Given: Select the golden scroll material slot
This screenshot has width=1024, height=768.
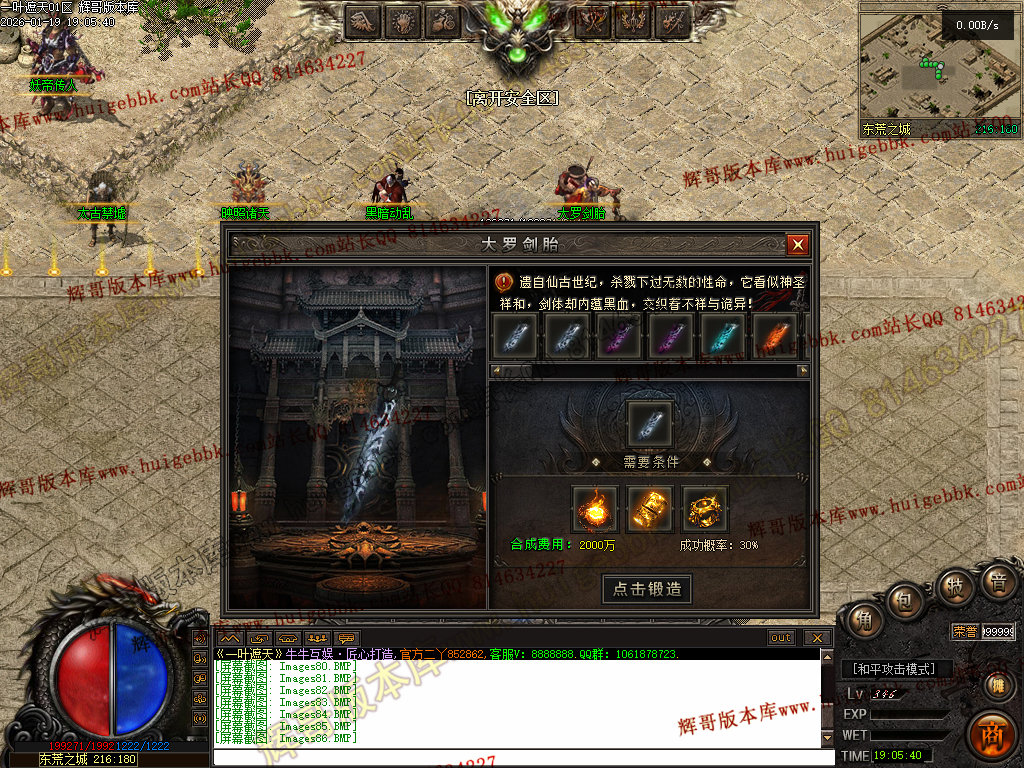Looking at the screenshot, I should [x=650, y=509].
